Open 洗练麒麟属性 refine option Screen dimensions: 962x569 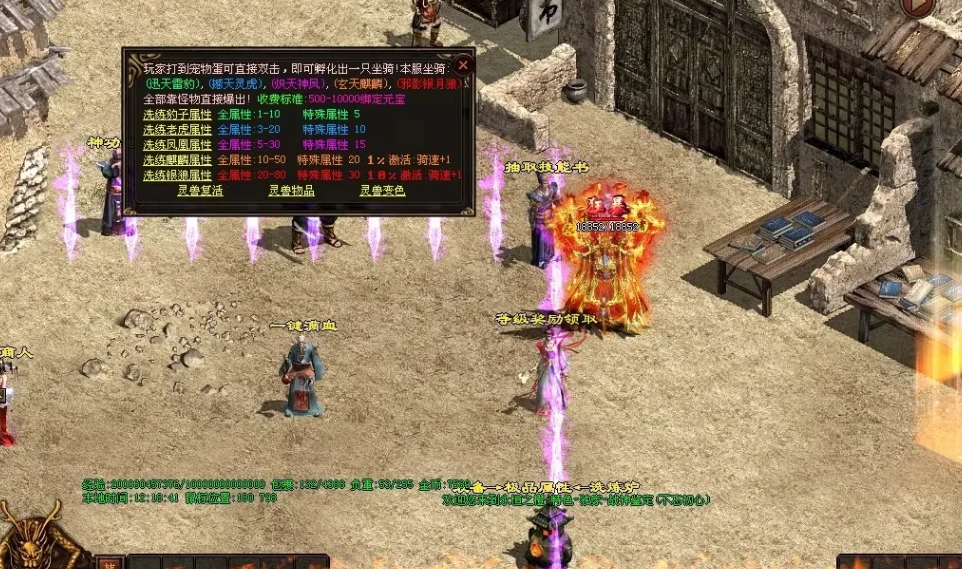click(x=176, y=160)
